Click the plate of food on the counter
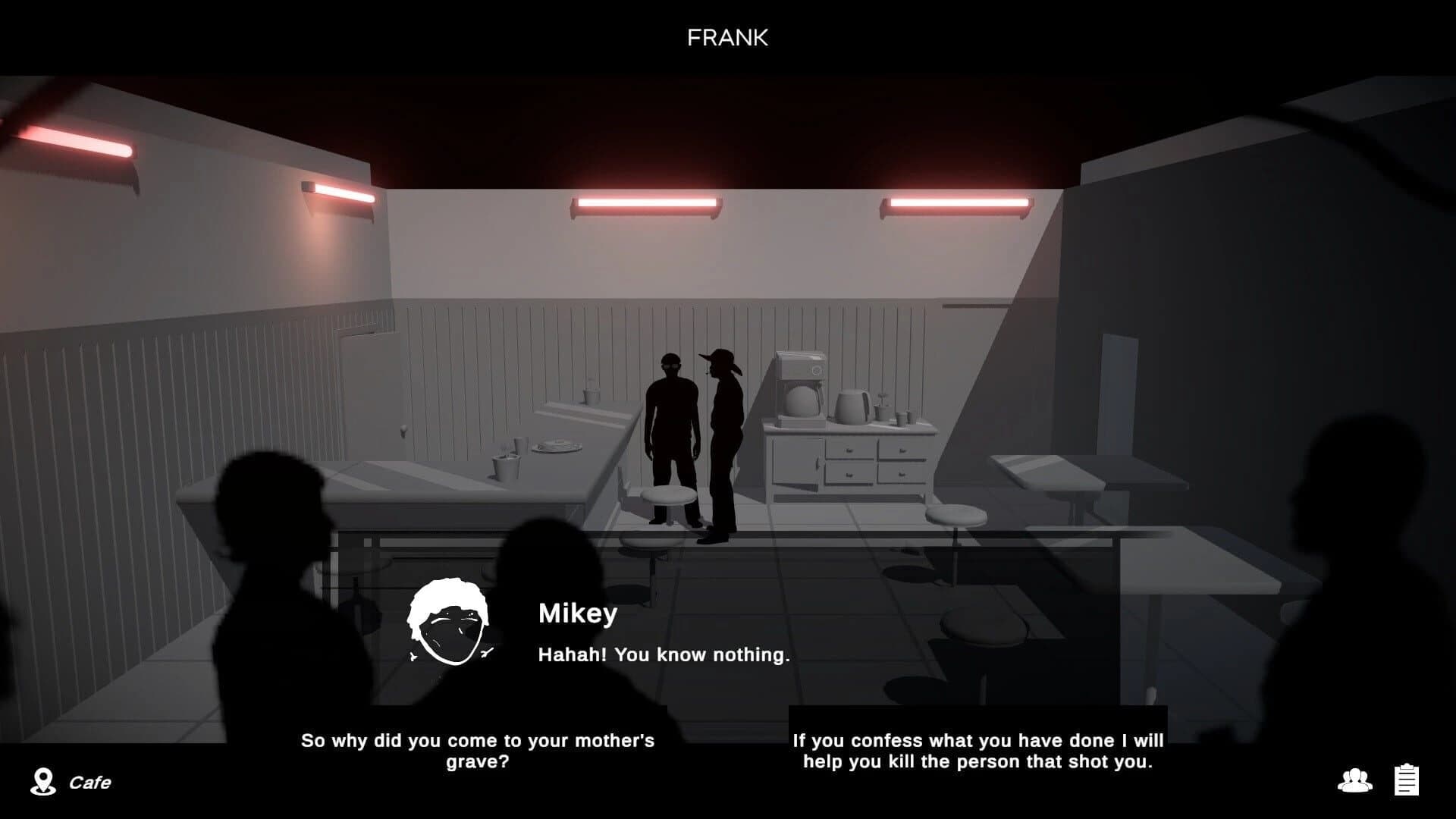Viewport: 1456px width, 819px height. point(556,445)
